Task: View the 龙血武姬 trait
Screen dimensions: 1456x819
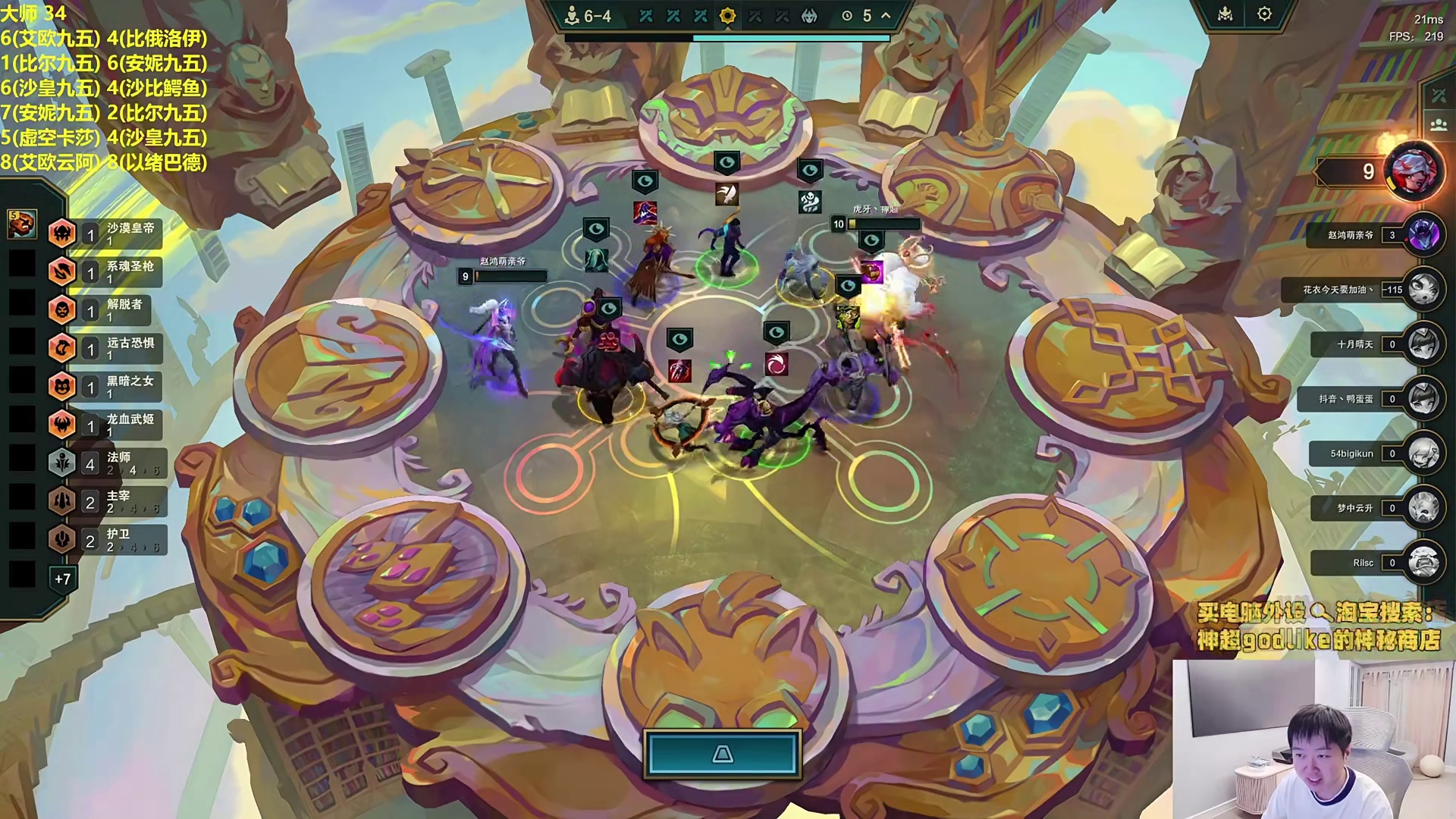Action: coord(106,425)
